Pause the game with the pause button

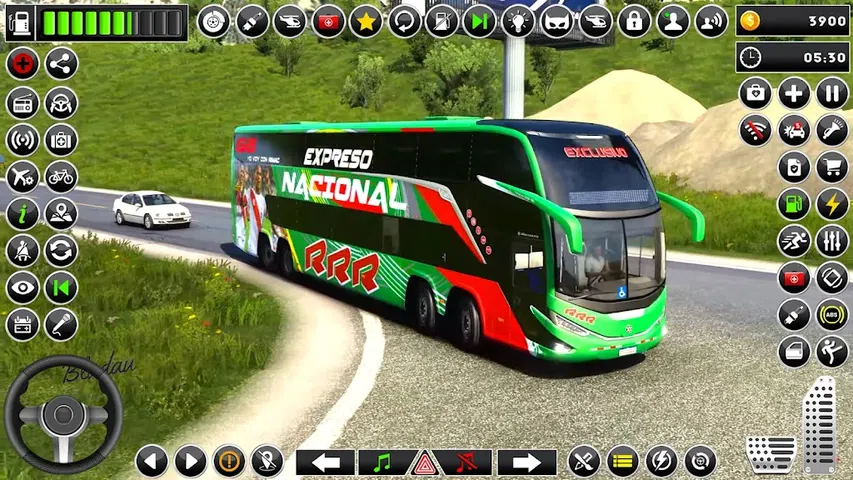click(832, 95)
